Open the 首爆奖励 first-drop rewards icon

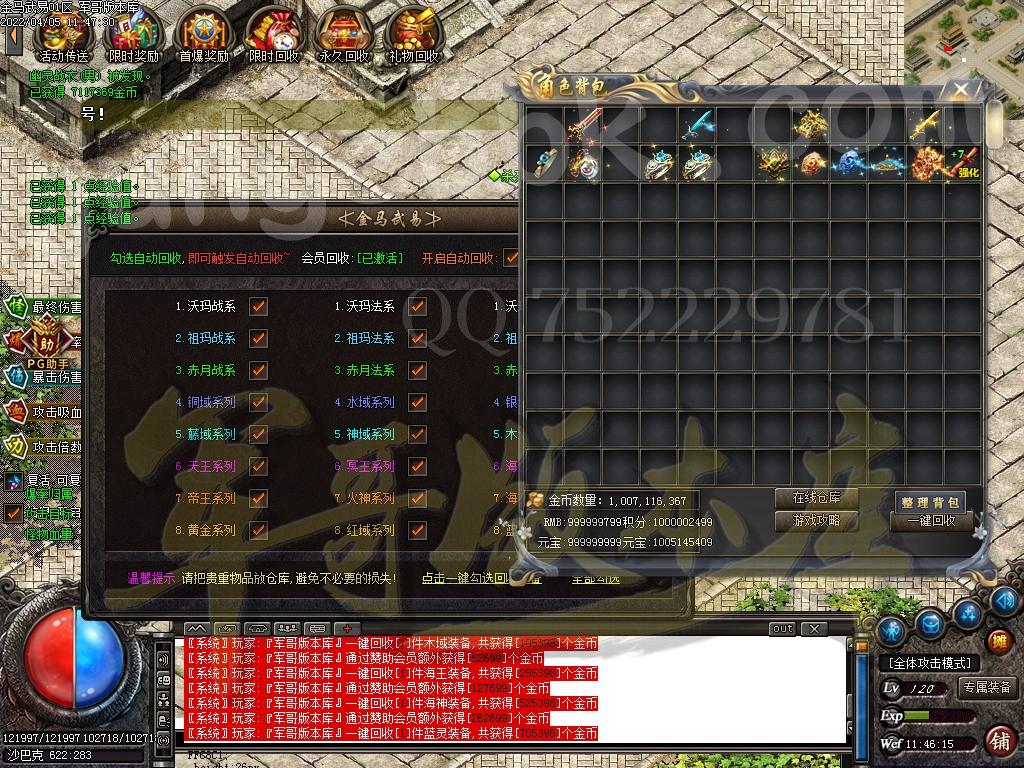click(203, 36)
